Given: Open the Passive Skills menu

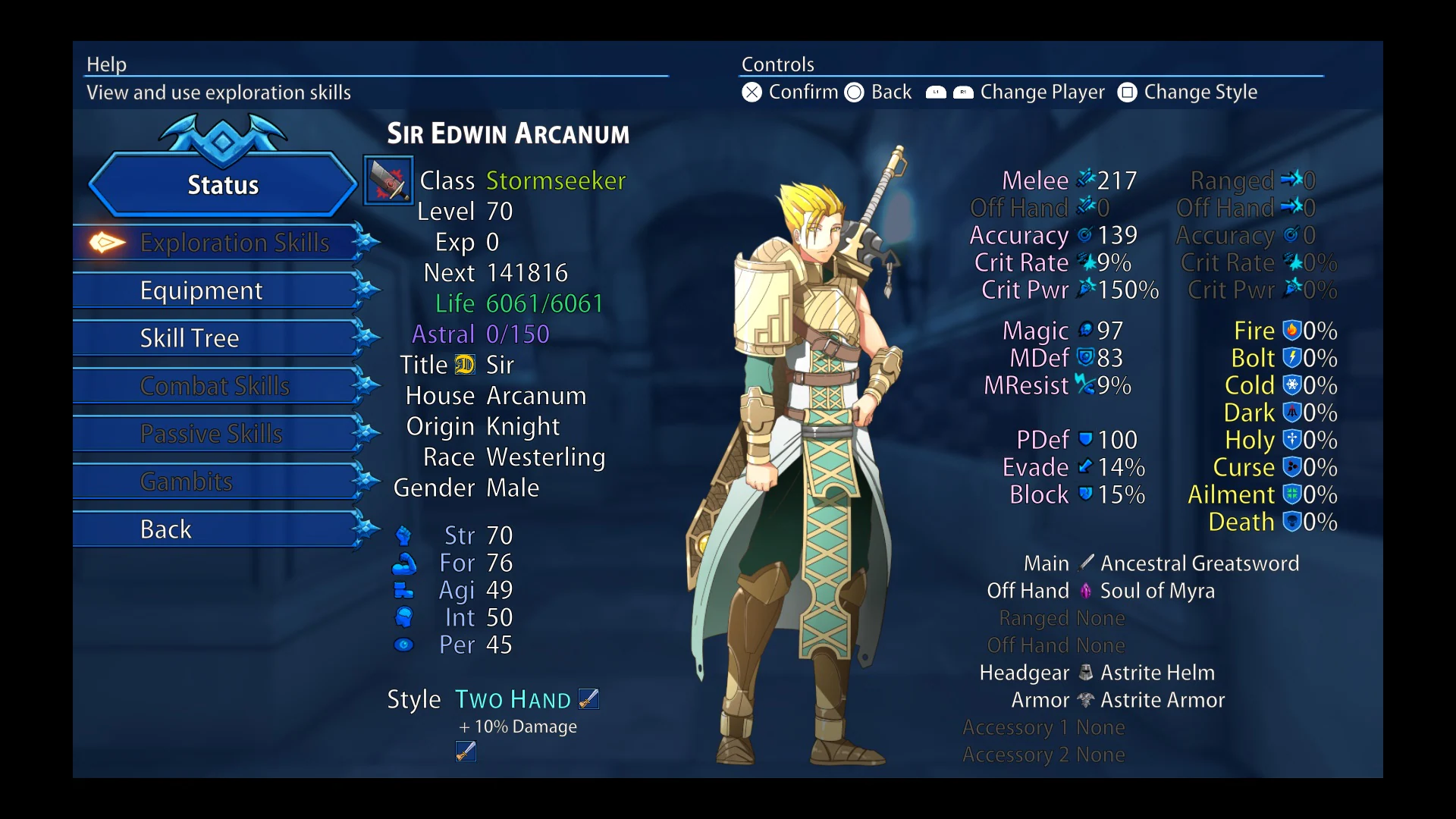Looking at the screenshot, I should [x=212, y=433].
